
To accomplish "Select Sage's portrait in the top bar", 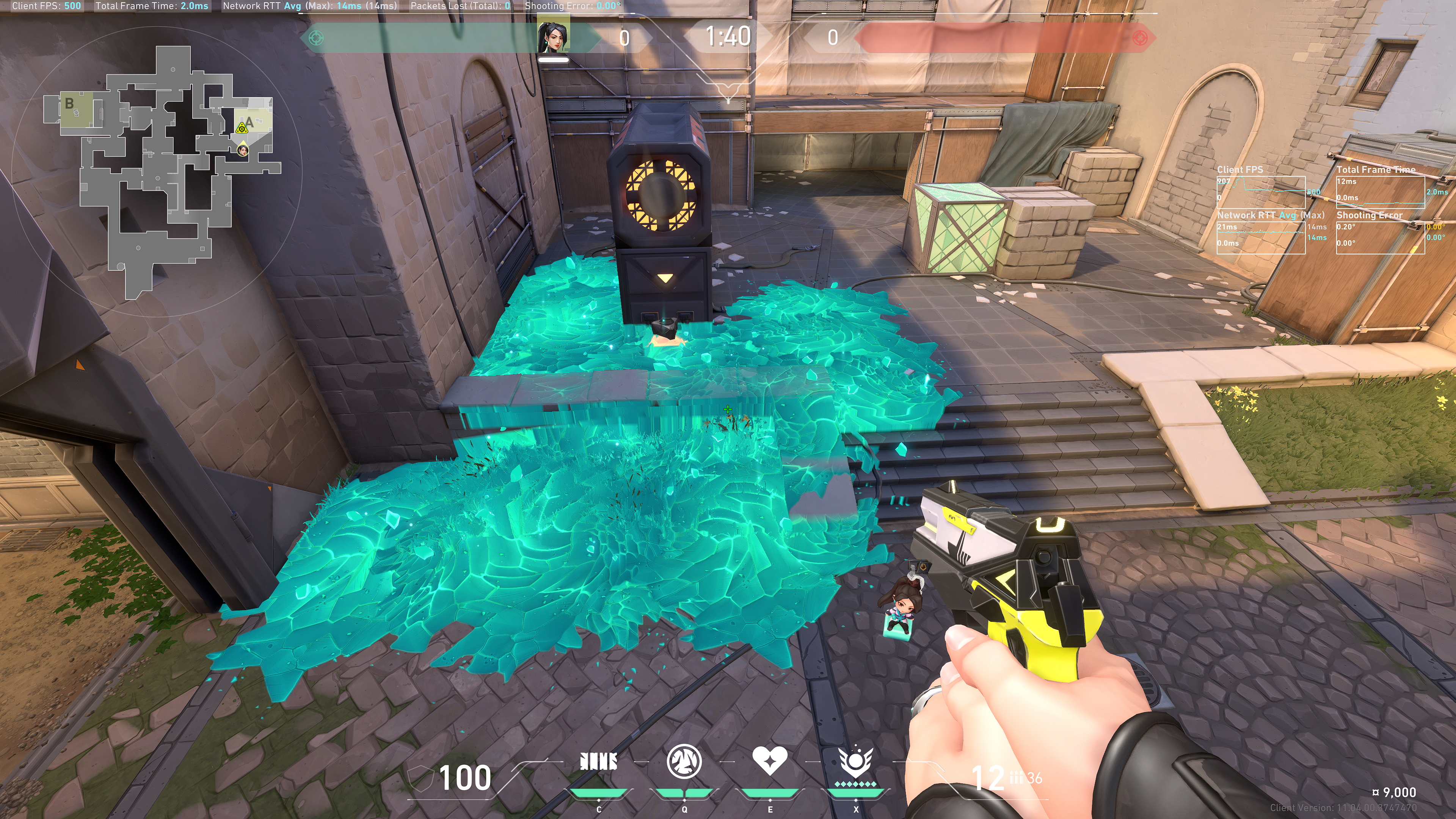I will [552, 36].
